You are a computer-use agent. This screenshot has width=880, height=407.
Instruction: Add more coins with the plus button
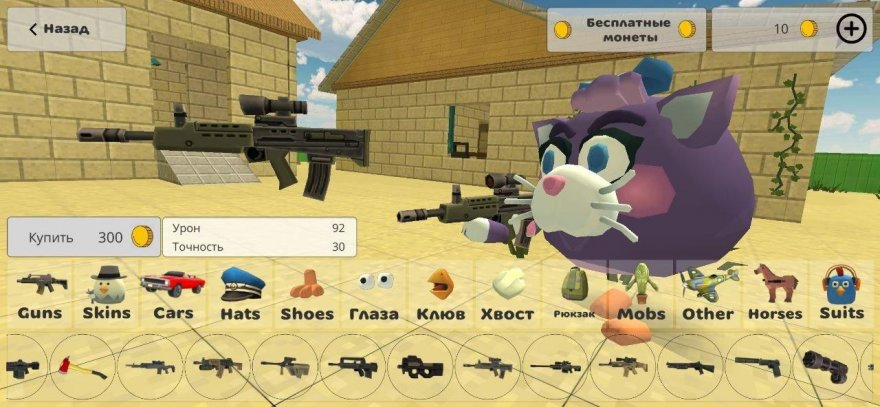pos(851,30)
